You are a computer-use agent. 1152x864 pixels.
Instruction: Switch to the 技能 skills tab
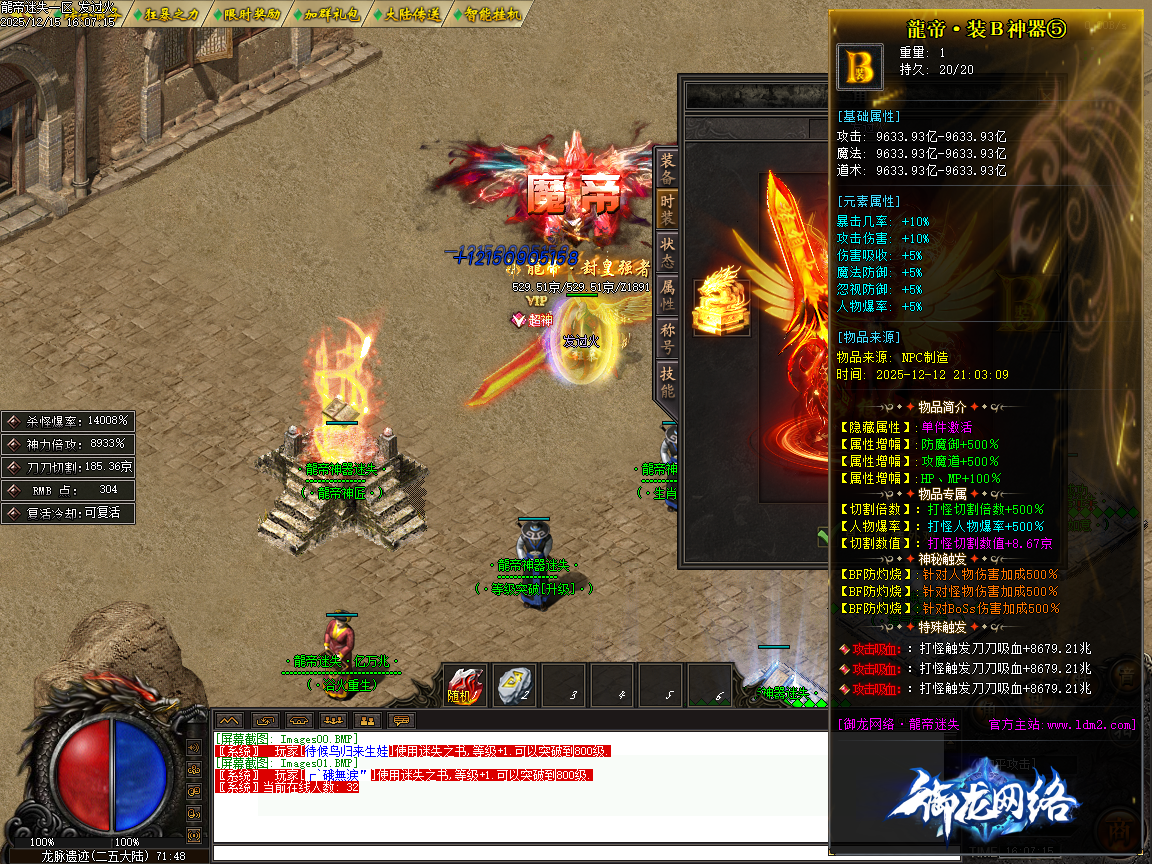point(667,382)
